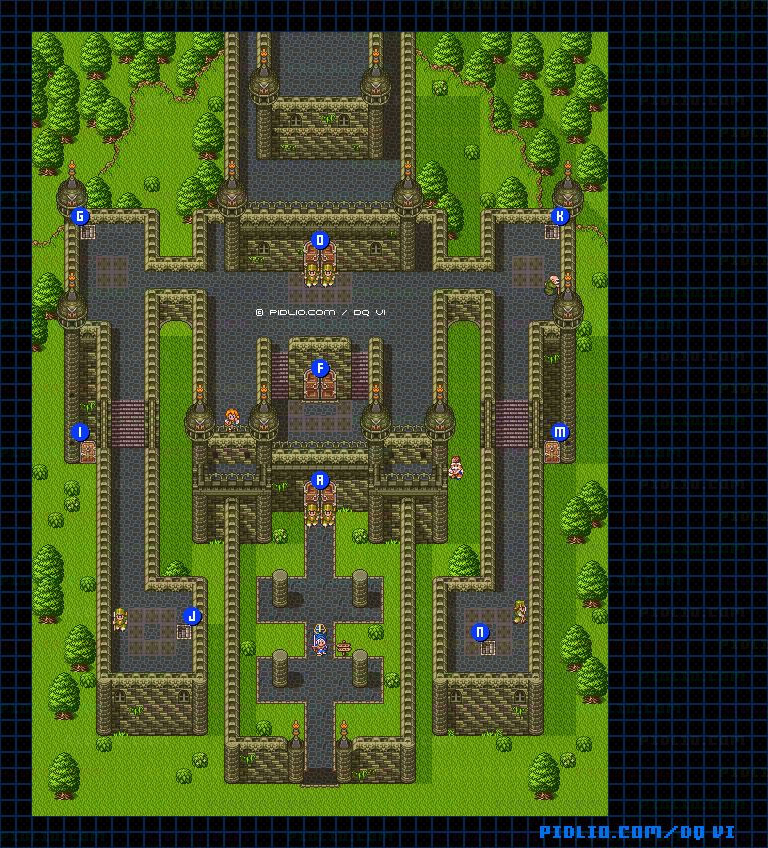Click map marker I by the wall door

point(81,432)
